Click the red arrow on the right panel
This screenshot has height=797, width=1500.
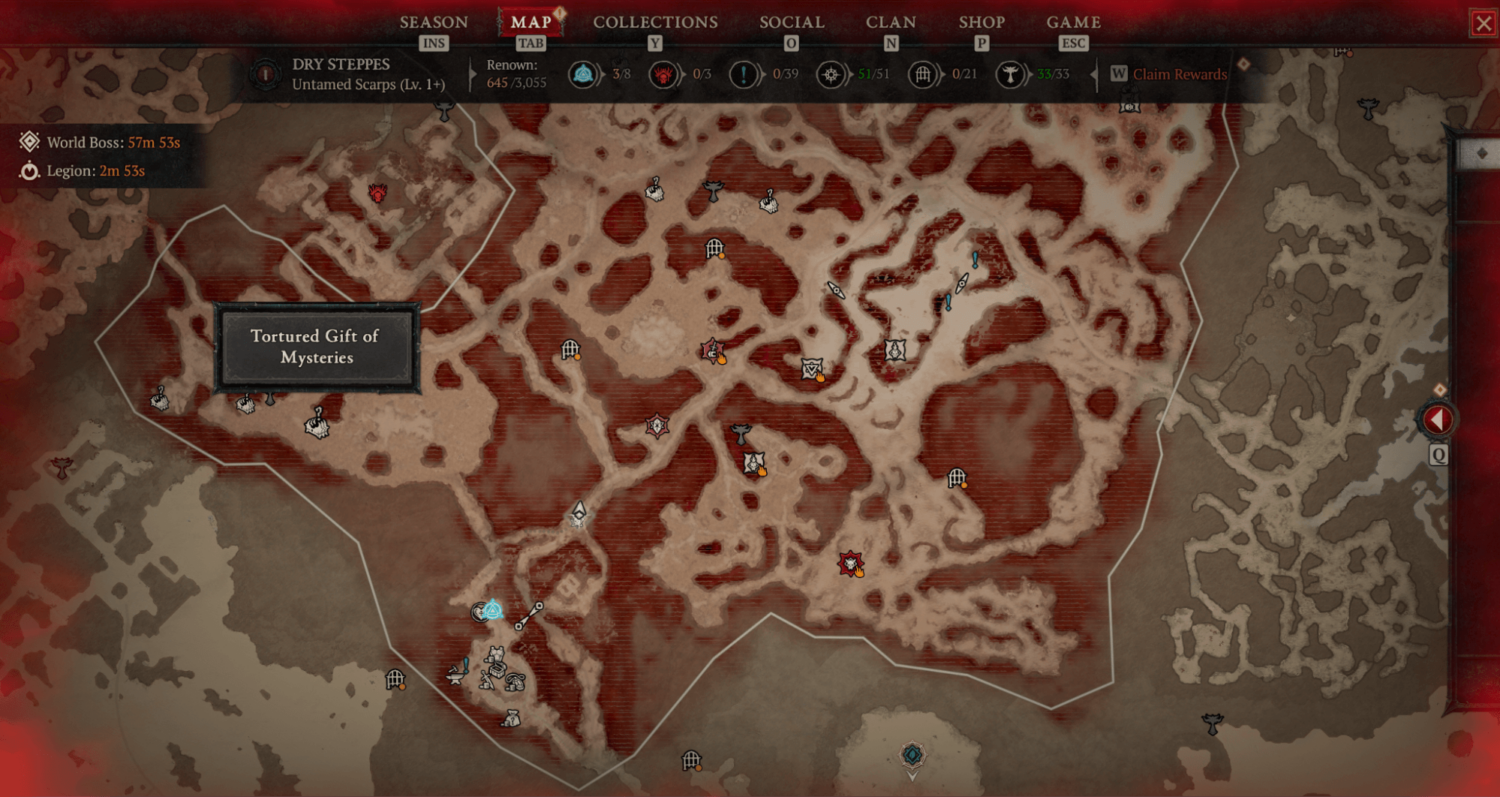coord(1437,420)
